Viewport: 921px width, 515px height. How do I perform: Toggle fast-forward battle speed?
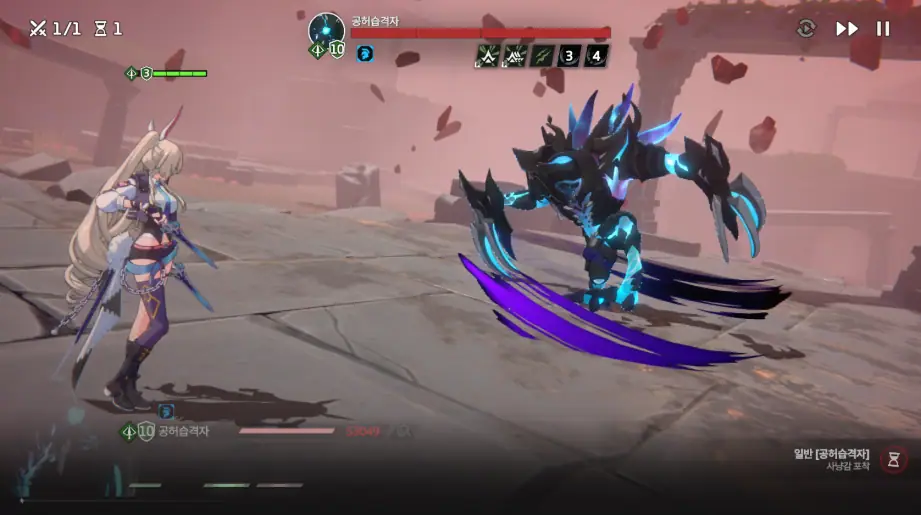[x=847, y=29]
